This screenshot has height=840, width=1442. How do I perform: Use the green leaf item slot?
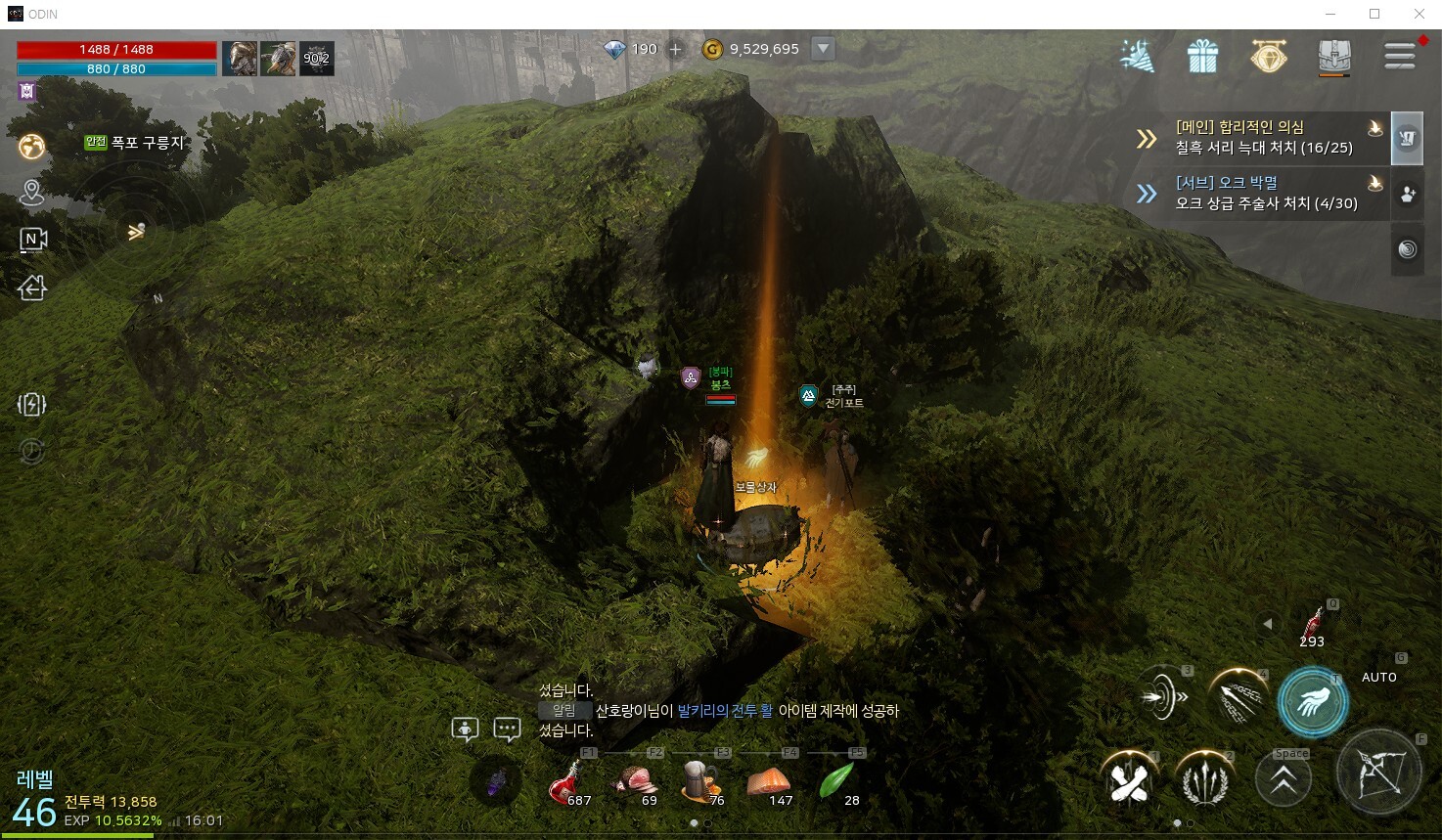pos(836,783)
